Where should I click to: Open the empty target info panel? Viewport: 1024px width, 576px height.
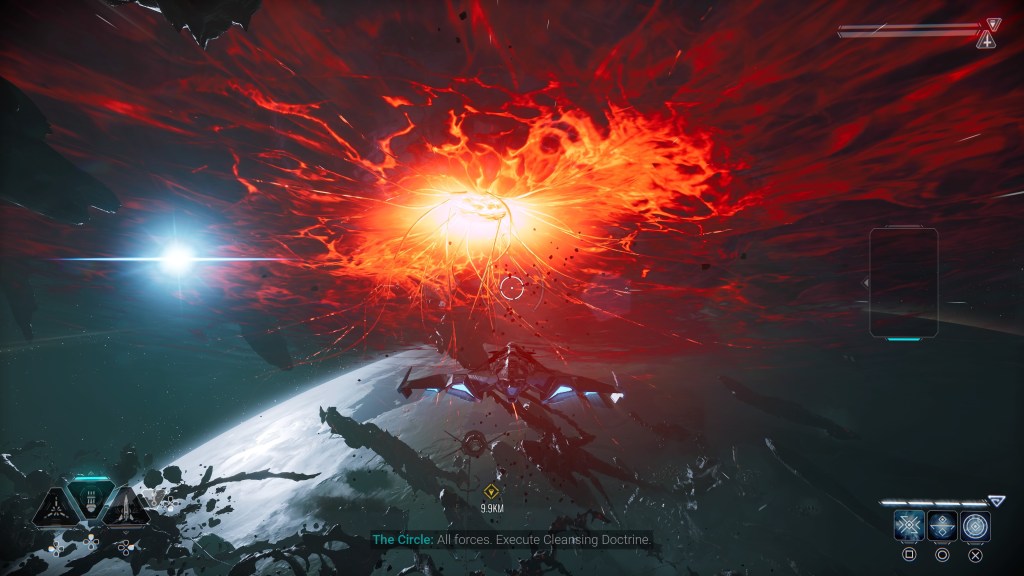click(904, 282)
